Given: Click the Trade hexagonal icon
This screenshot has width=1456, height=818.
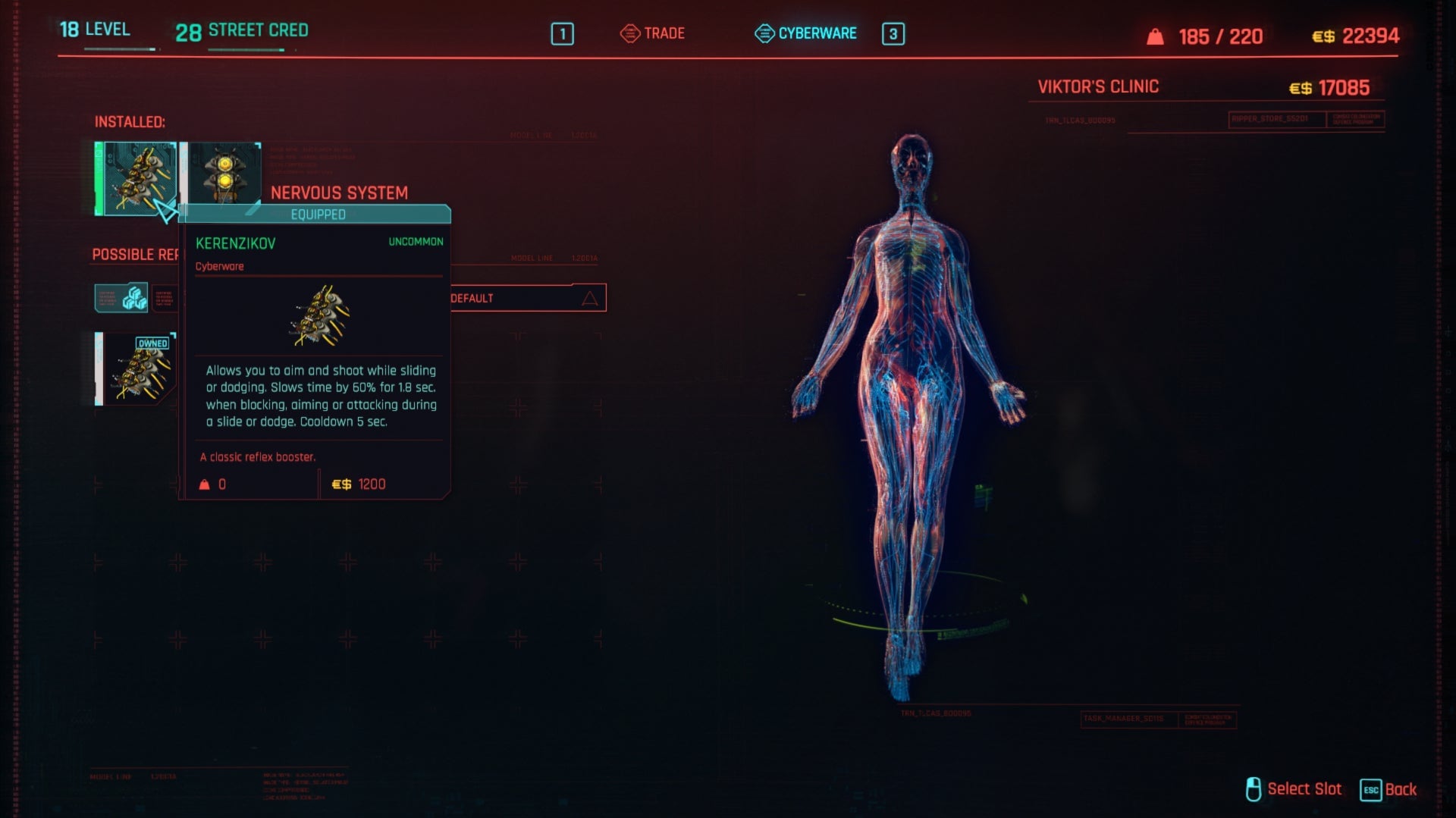Looking at the screenshot, I should (630, 33).
